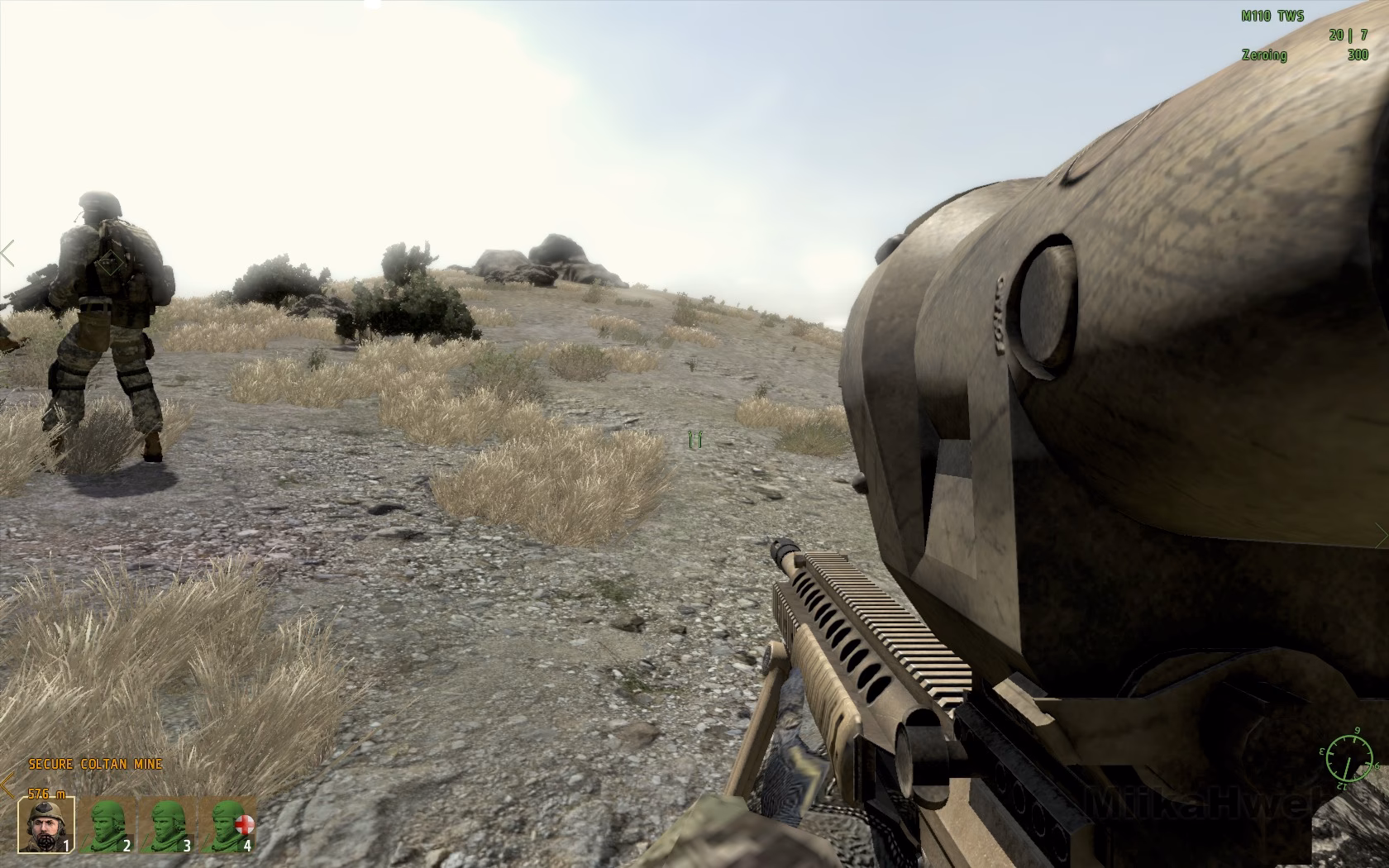Viewport: 1389px width, 868px height.
Task: Click the M110 TWS weapon label
Action: (1272, 14)
